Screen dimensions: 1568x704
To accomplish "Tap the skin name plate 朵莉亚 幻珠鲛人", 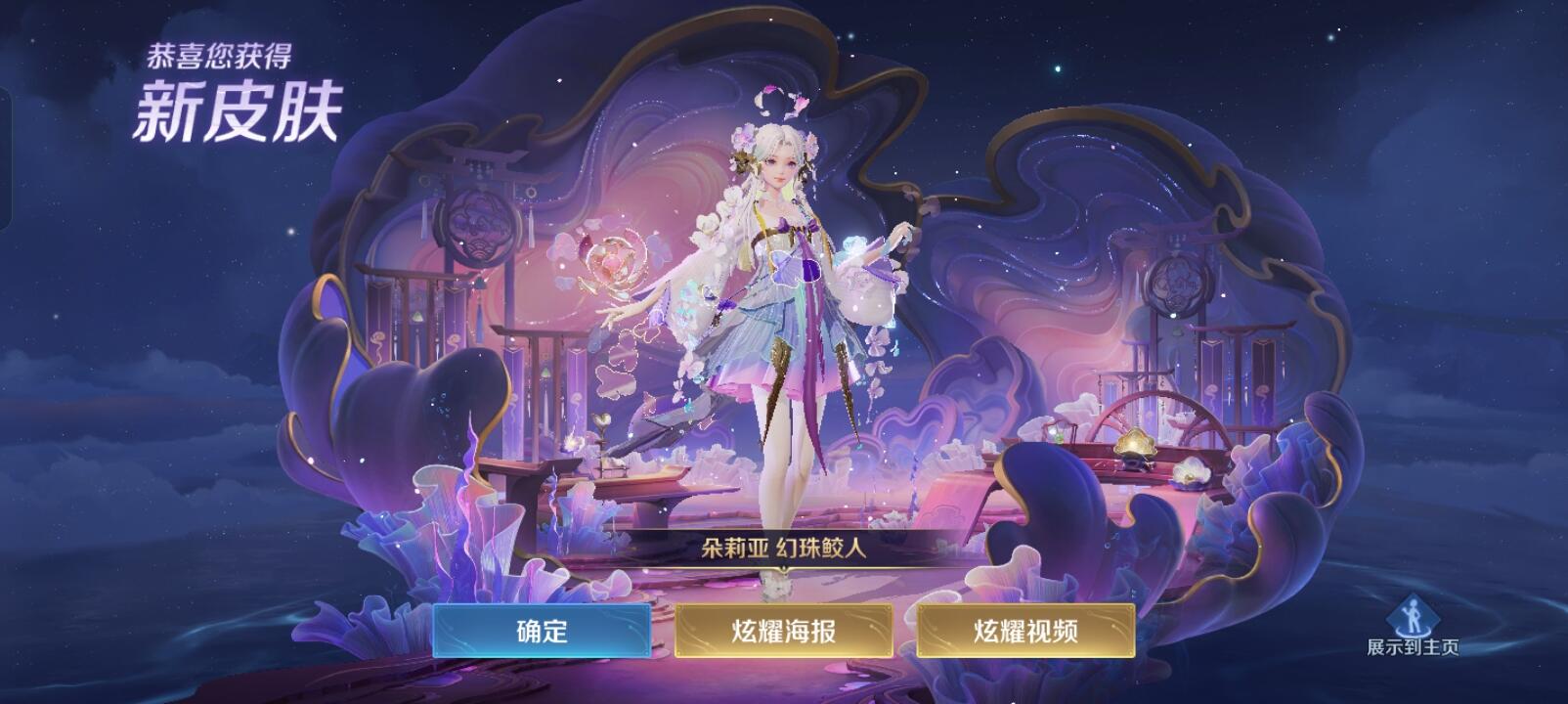I will [782, 547].
